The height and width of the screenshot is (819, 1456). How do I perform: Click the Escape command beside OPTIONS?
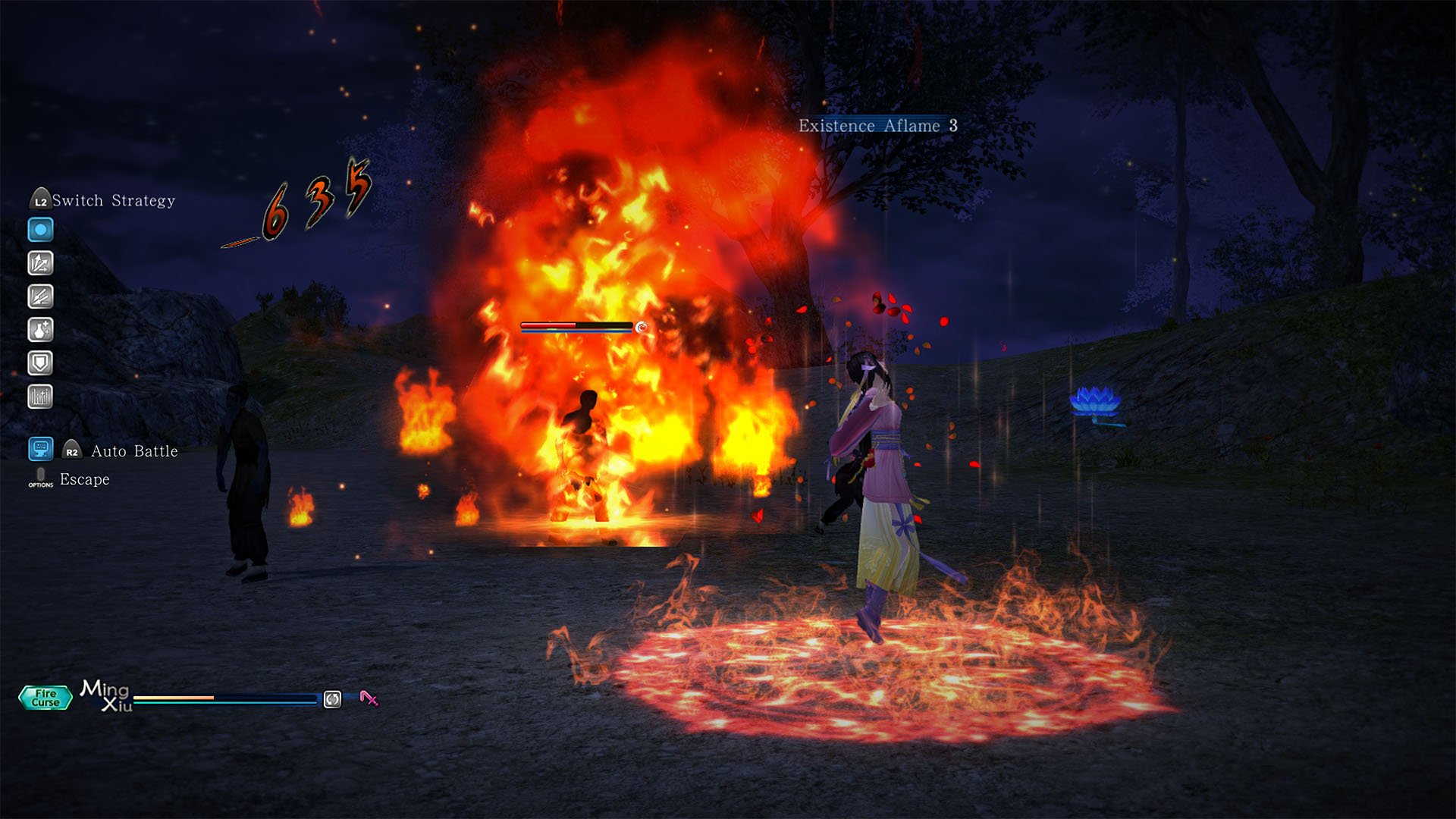click(x=84, y=479)
